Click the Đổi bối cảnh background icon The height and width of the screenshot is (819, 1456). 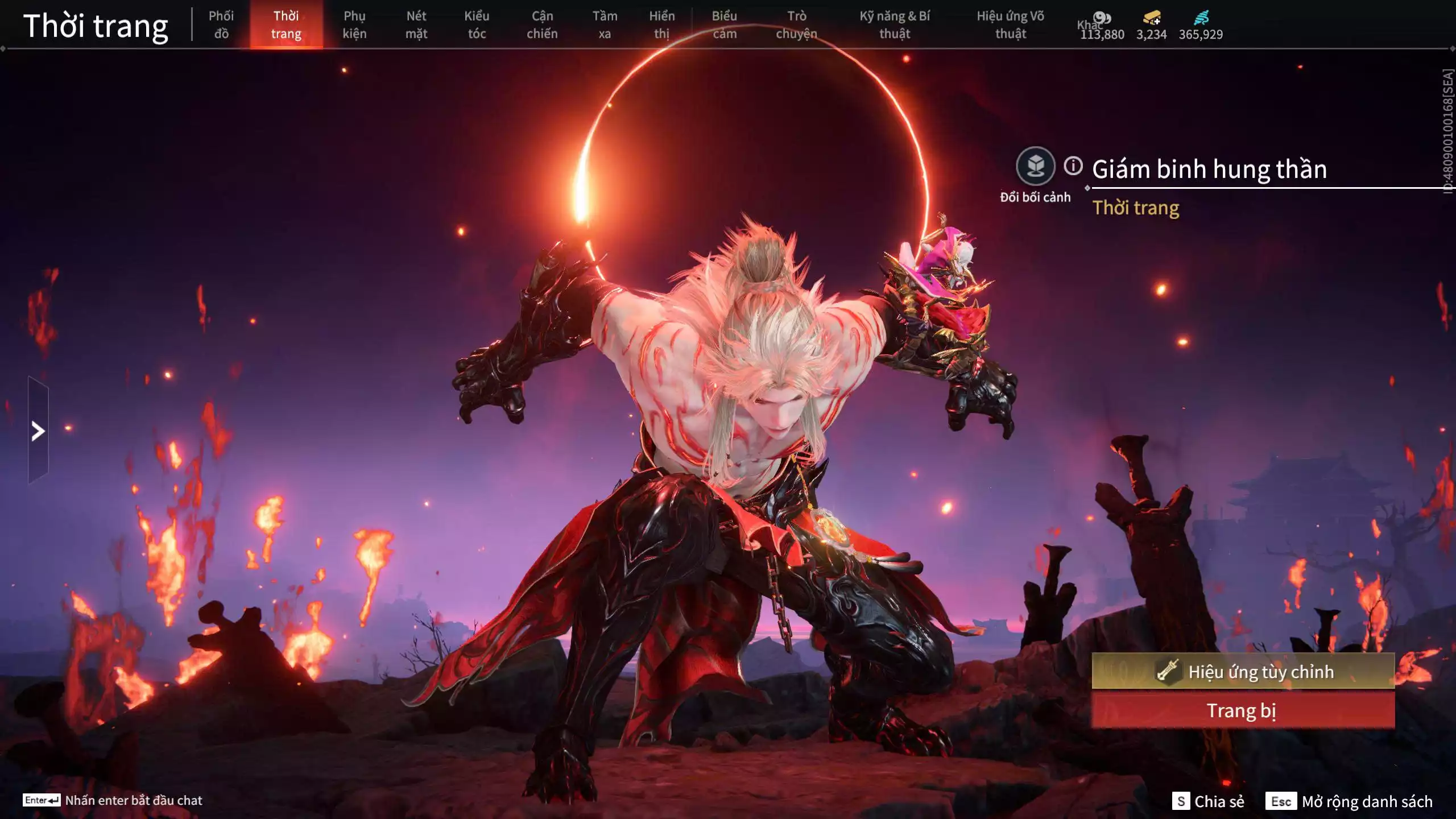point(1035,166)
